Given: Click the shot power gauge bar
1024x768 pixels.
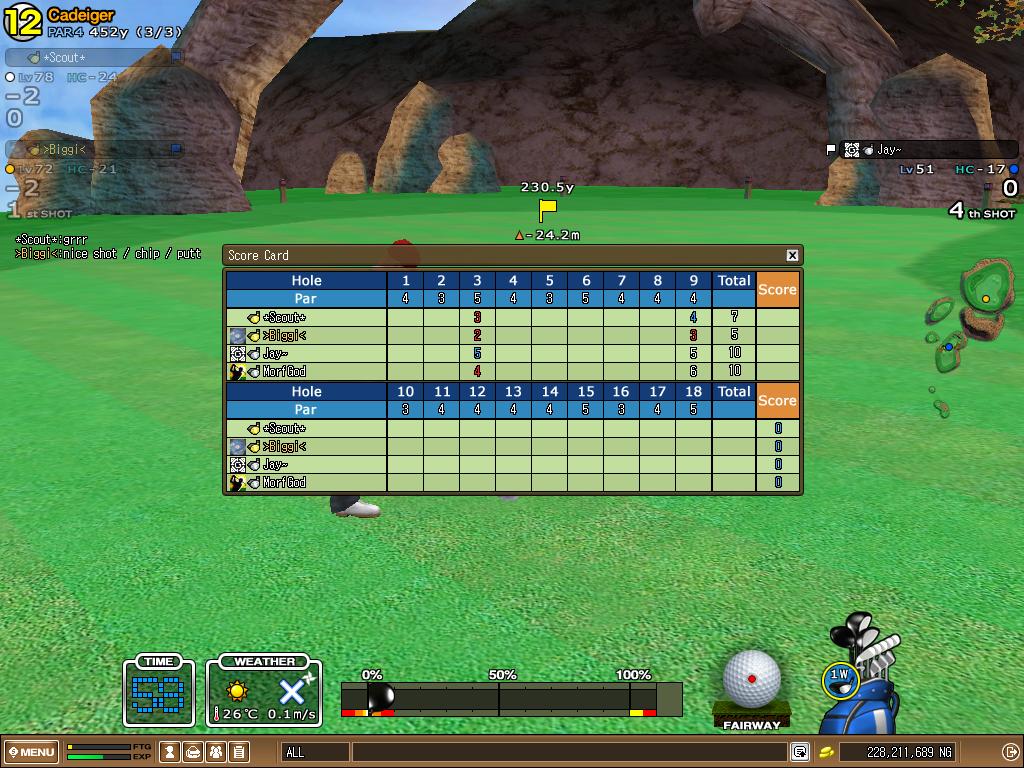Looking at the screenshot, I should point(511,698).
